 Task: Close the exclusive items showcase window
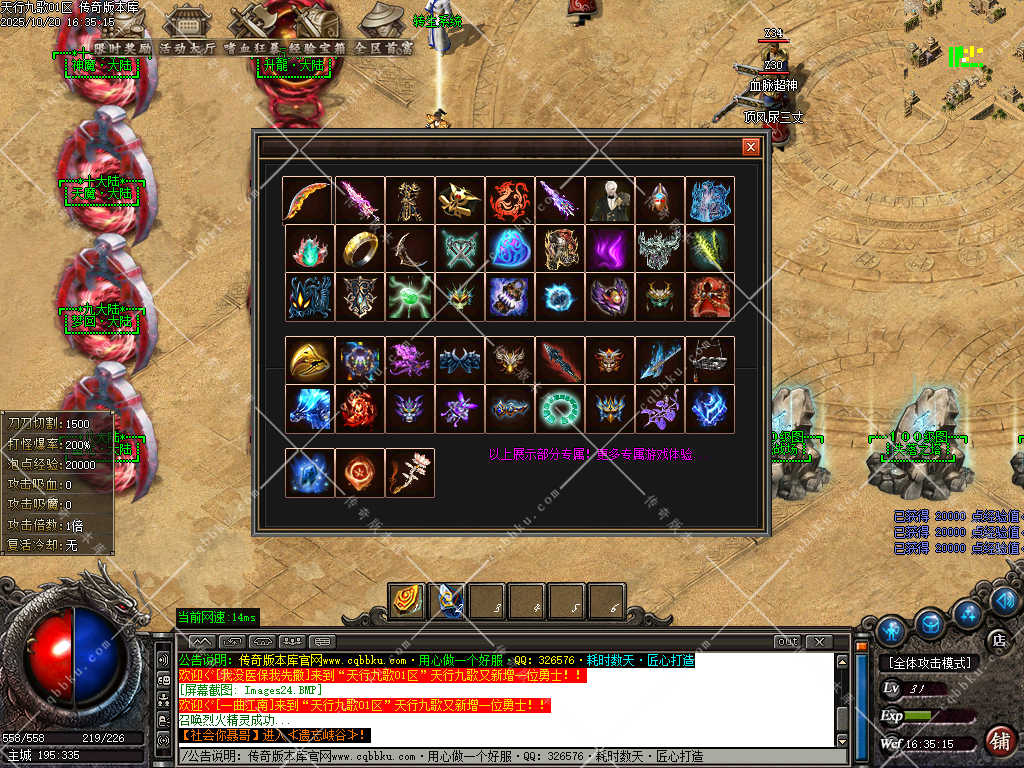tap(750, 147)
